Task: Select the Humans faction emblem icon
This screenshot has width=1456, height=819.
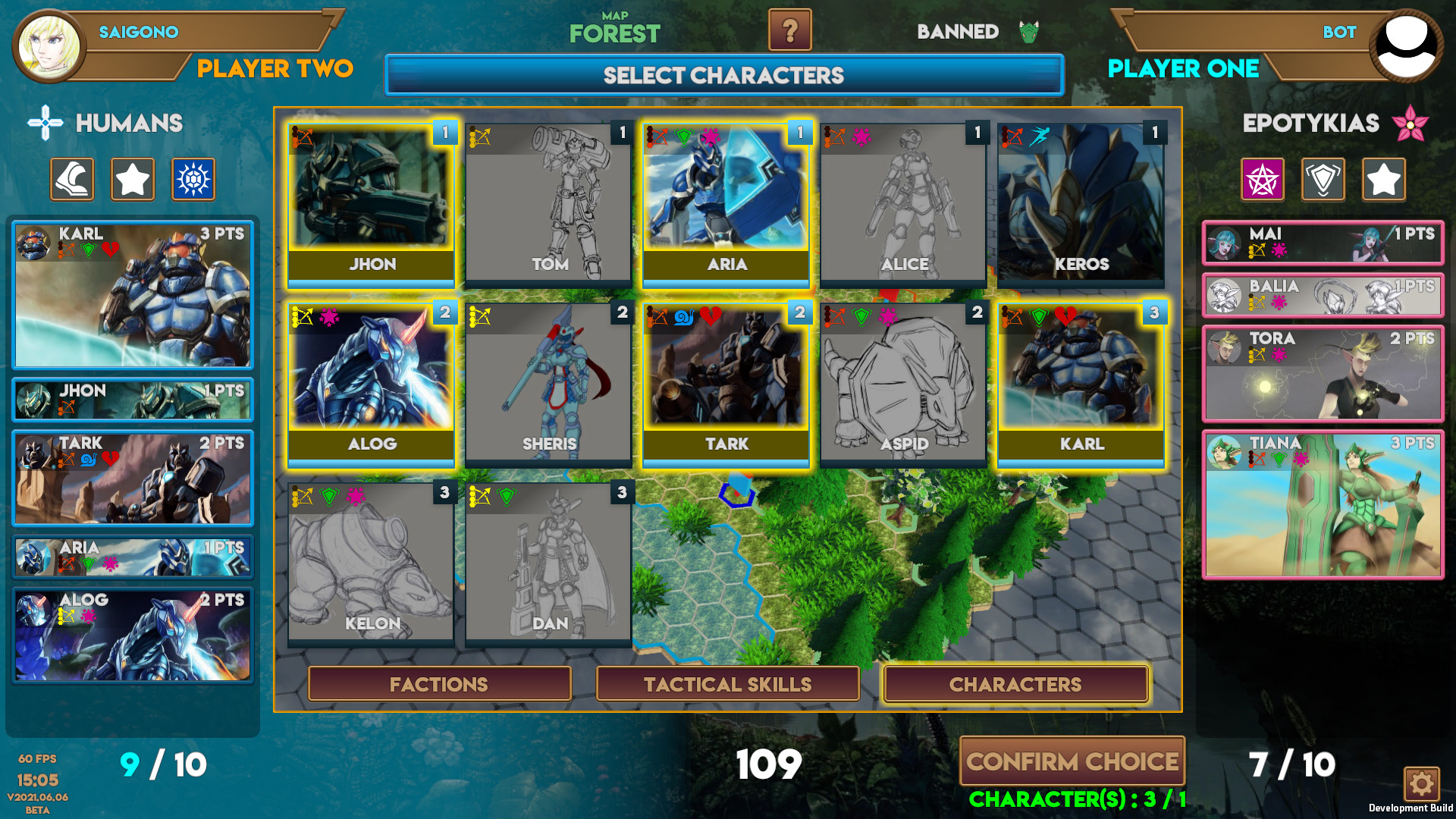Action: pyautogui.click(x=45, y=123)
